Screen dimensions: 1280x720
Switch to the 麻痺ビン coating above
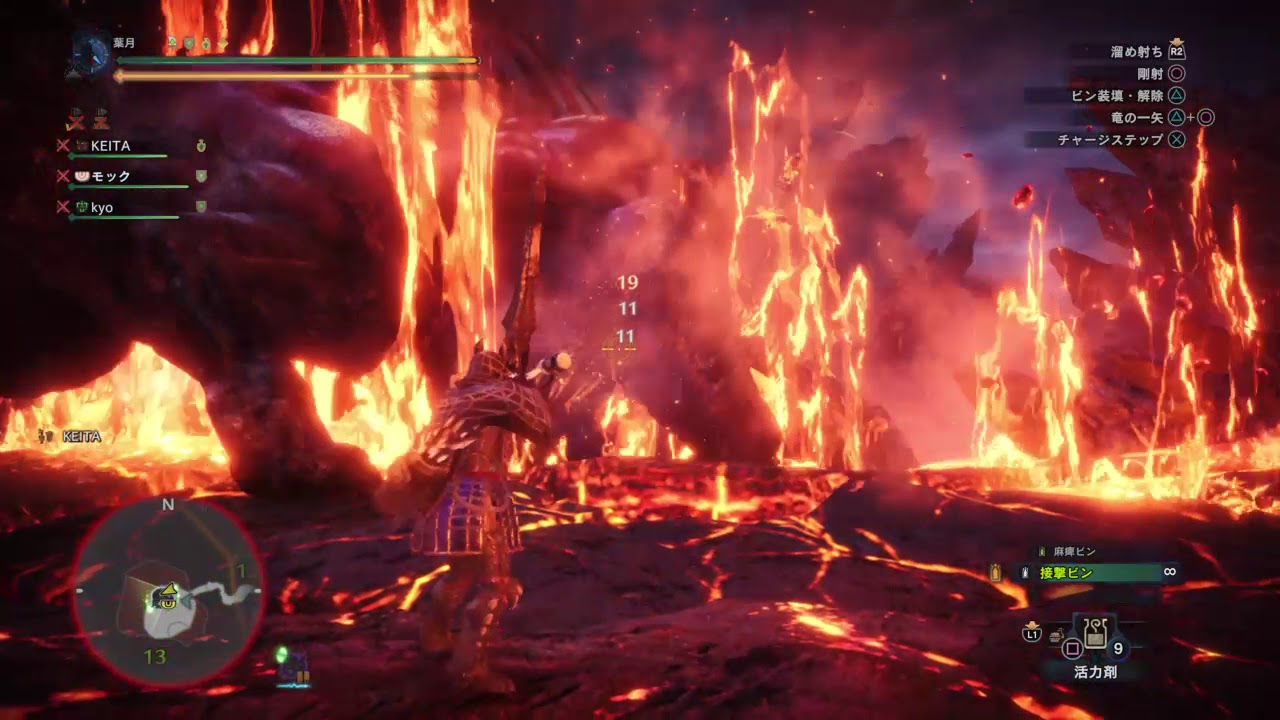coord(1075,551)
